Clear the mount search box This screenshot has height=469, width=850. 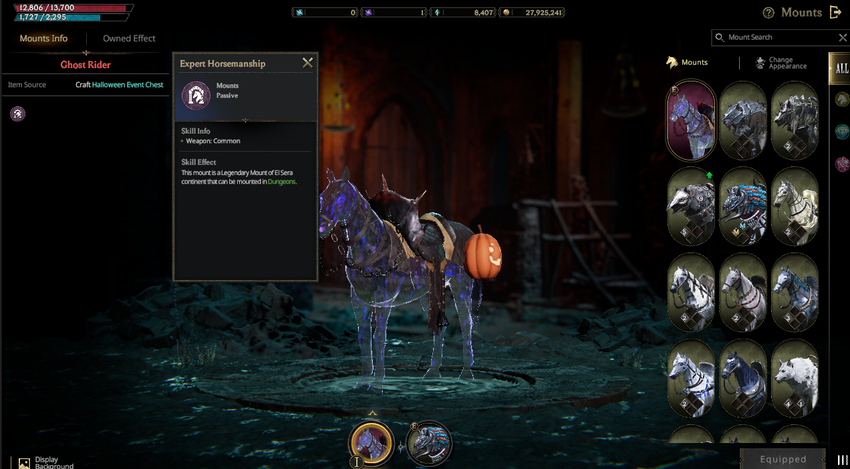(842, 37)
